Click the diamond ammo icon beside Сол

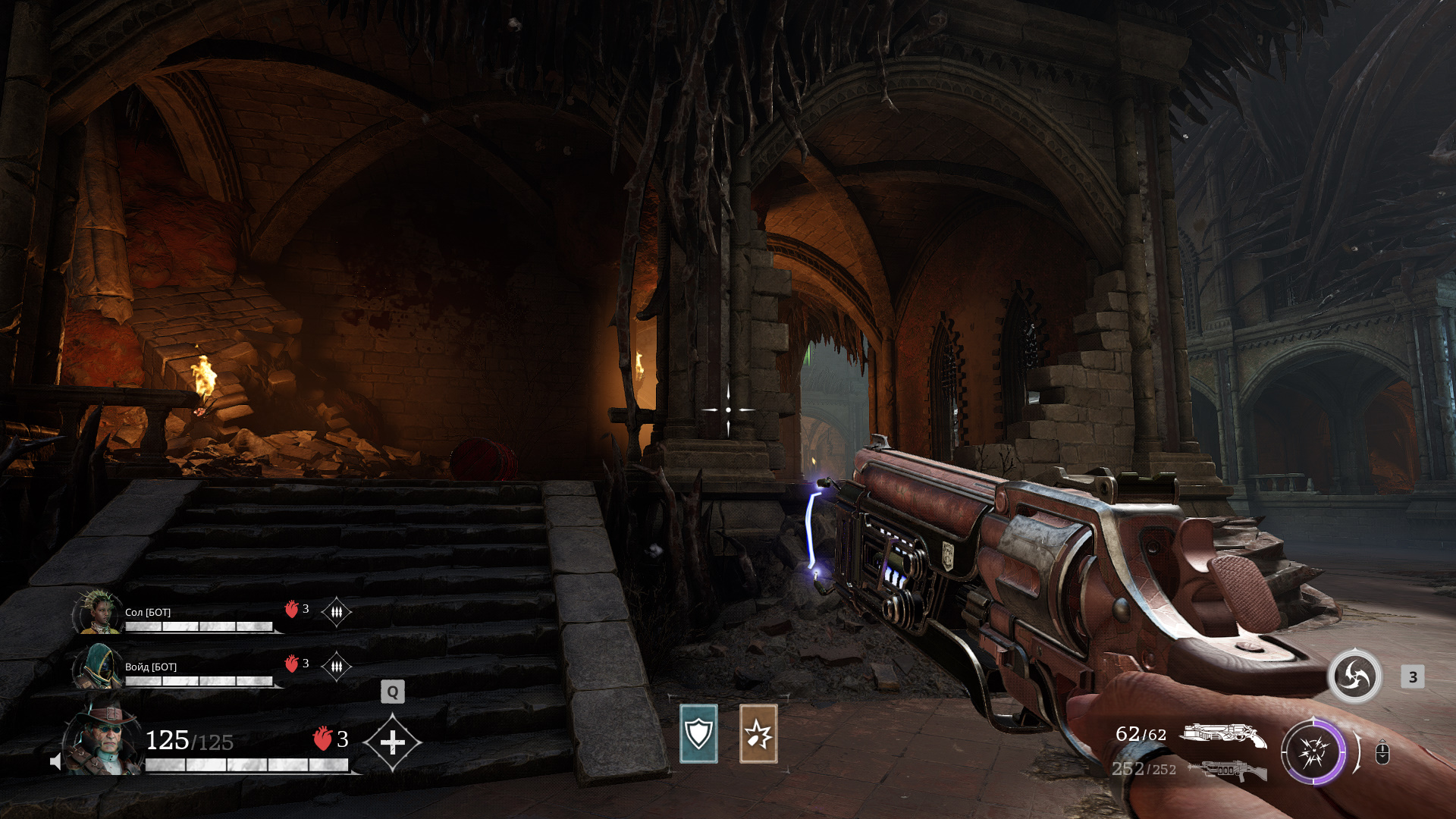[x=336, y=611]
